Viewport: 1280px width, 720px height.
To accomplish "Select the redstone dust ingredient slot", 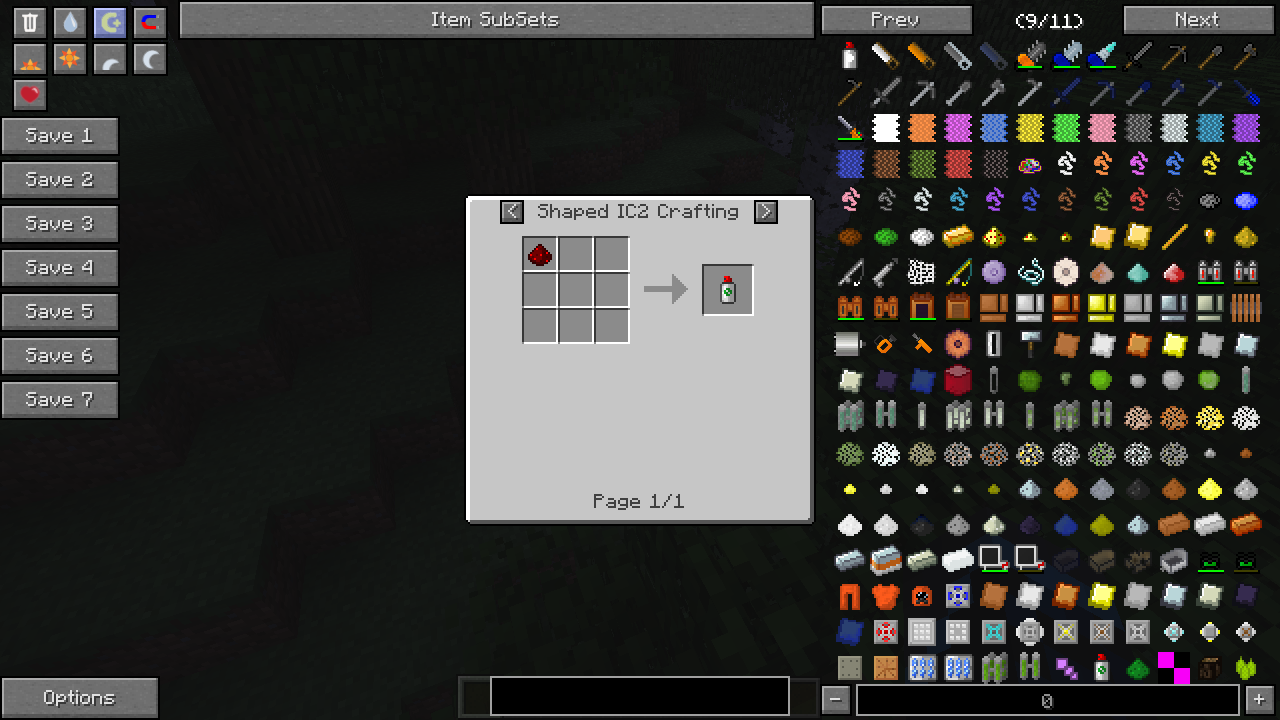I will point(540,254).
